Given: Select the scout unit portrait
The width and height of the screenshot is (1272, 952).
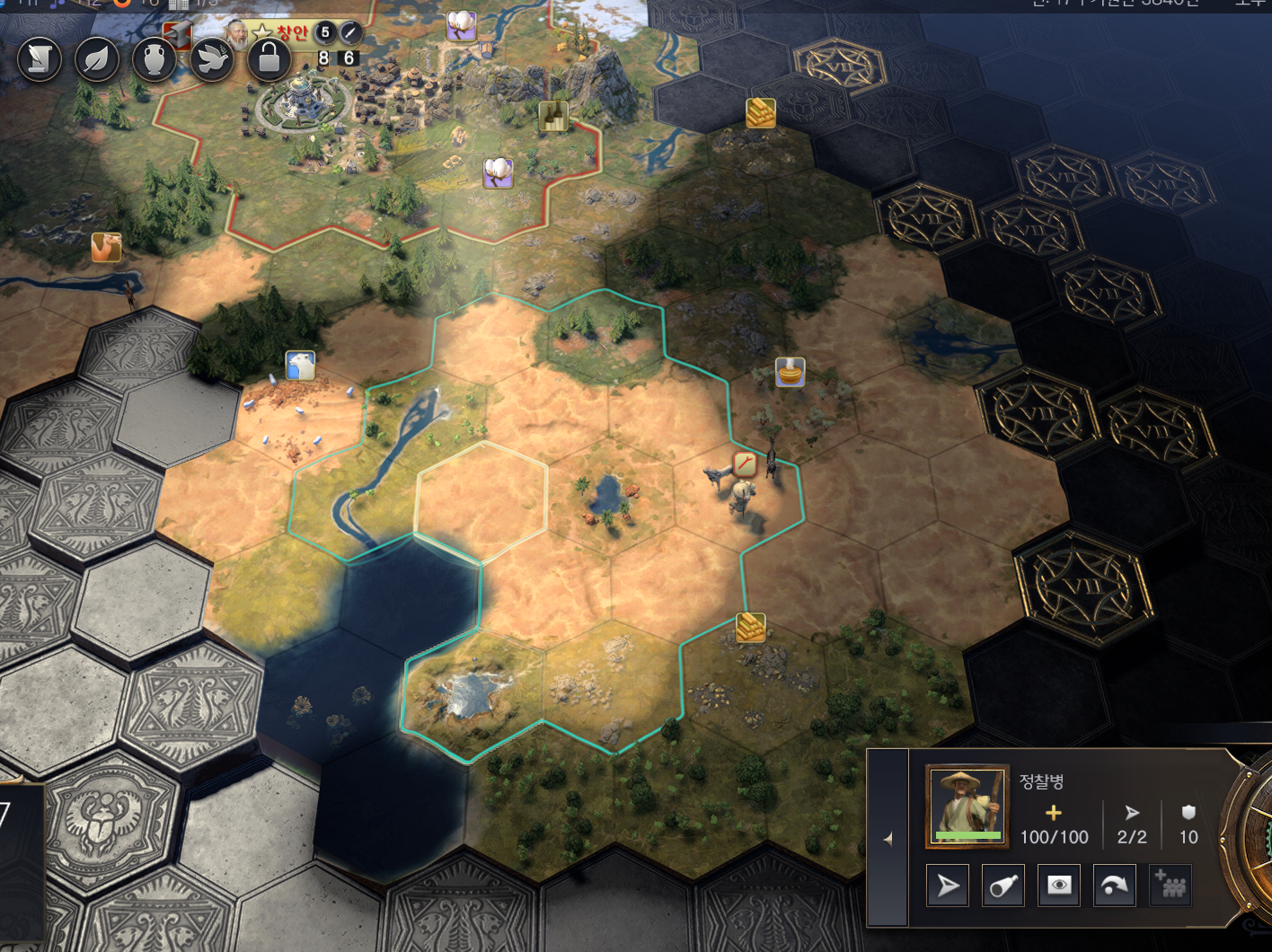Looking at the screenshot, I should coord(967,806).
